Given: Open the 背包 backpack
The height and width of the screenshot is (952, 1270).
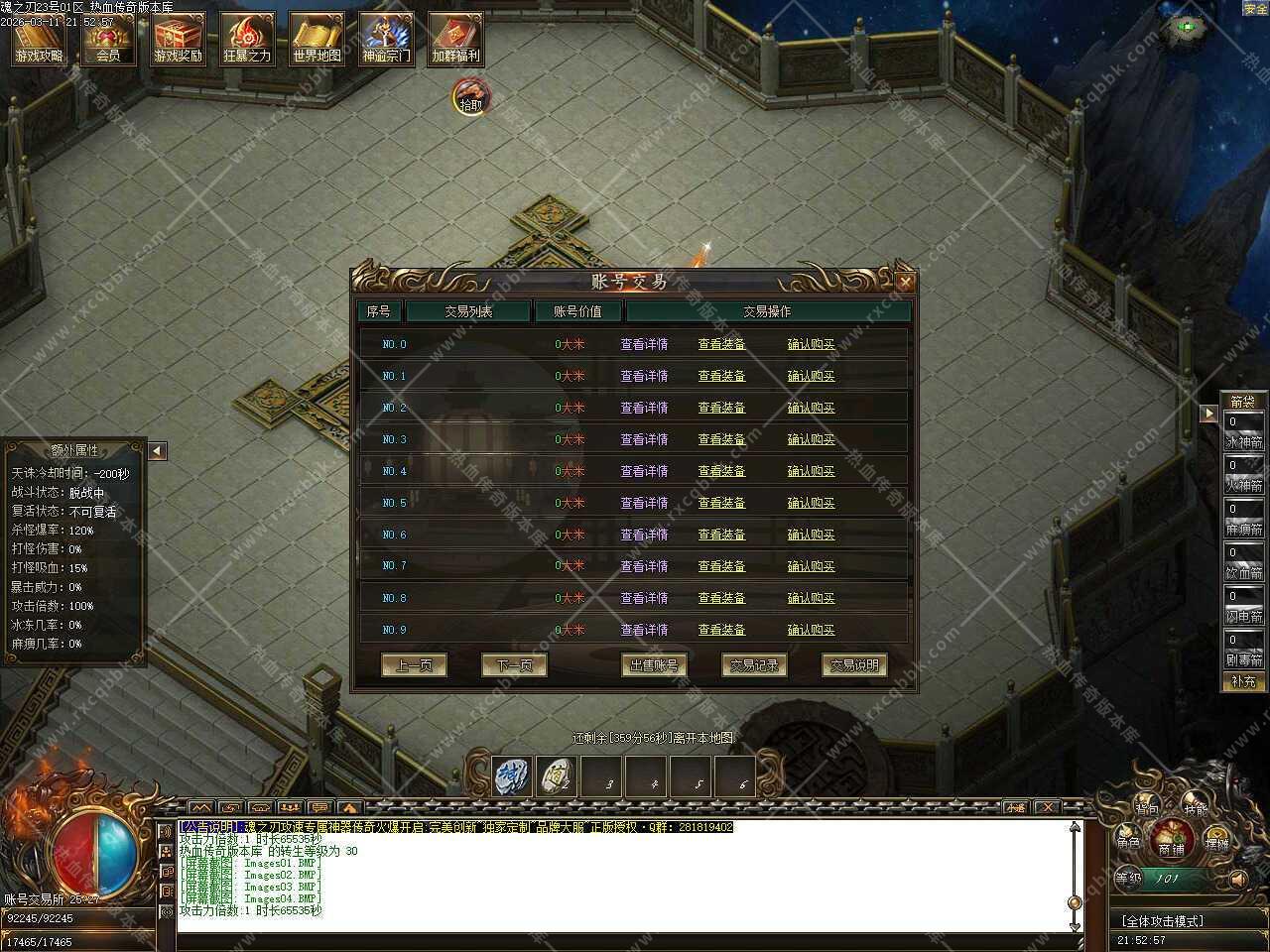Looking at the screenshot, I should point(1147,808).
